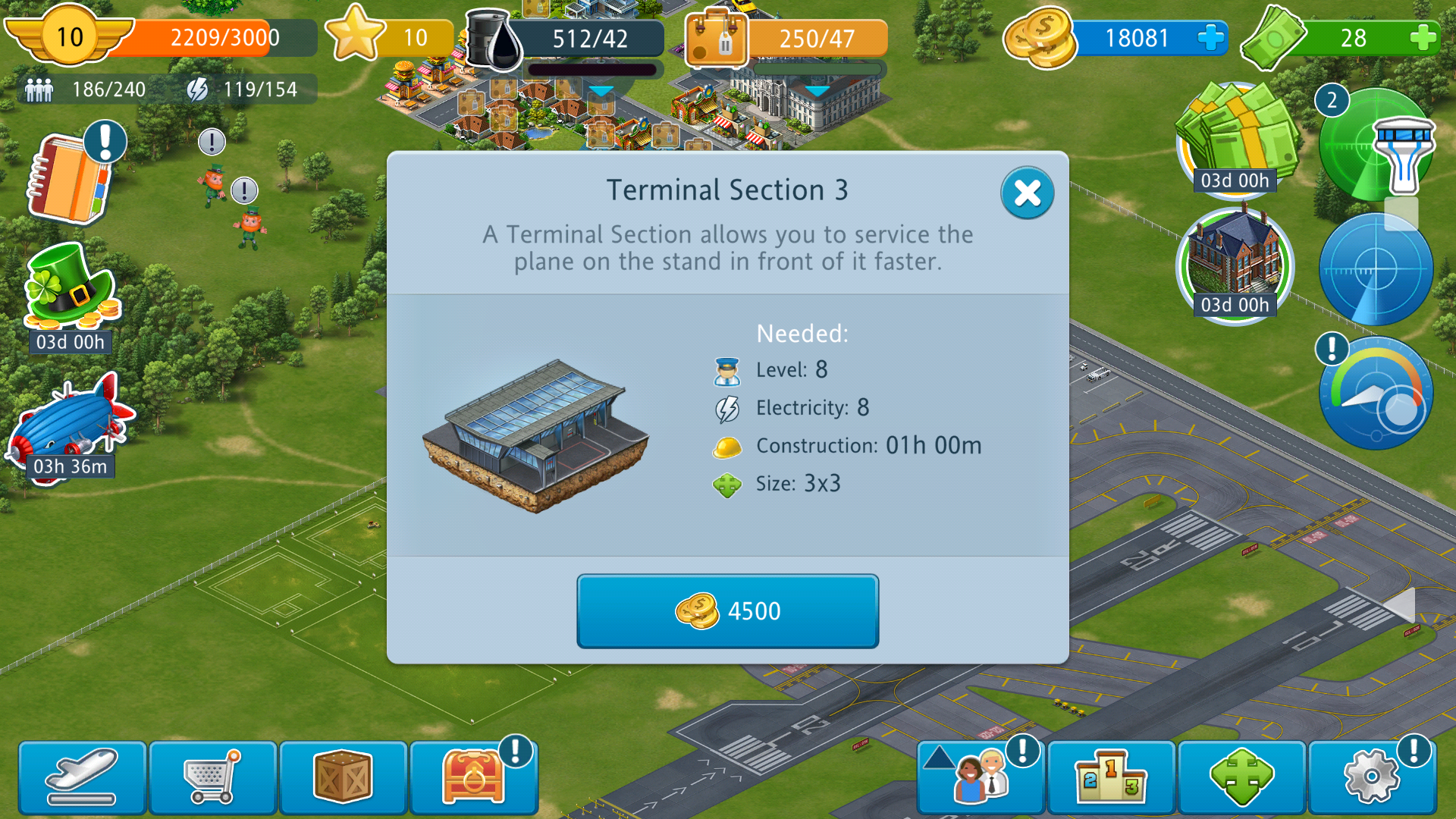Open the speed gauge dial button

1376,394
